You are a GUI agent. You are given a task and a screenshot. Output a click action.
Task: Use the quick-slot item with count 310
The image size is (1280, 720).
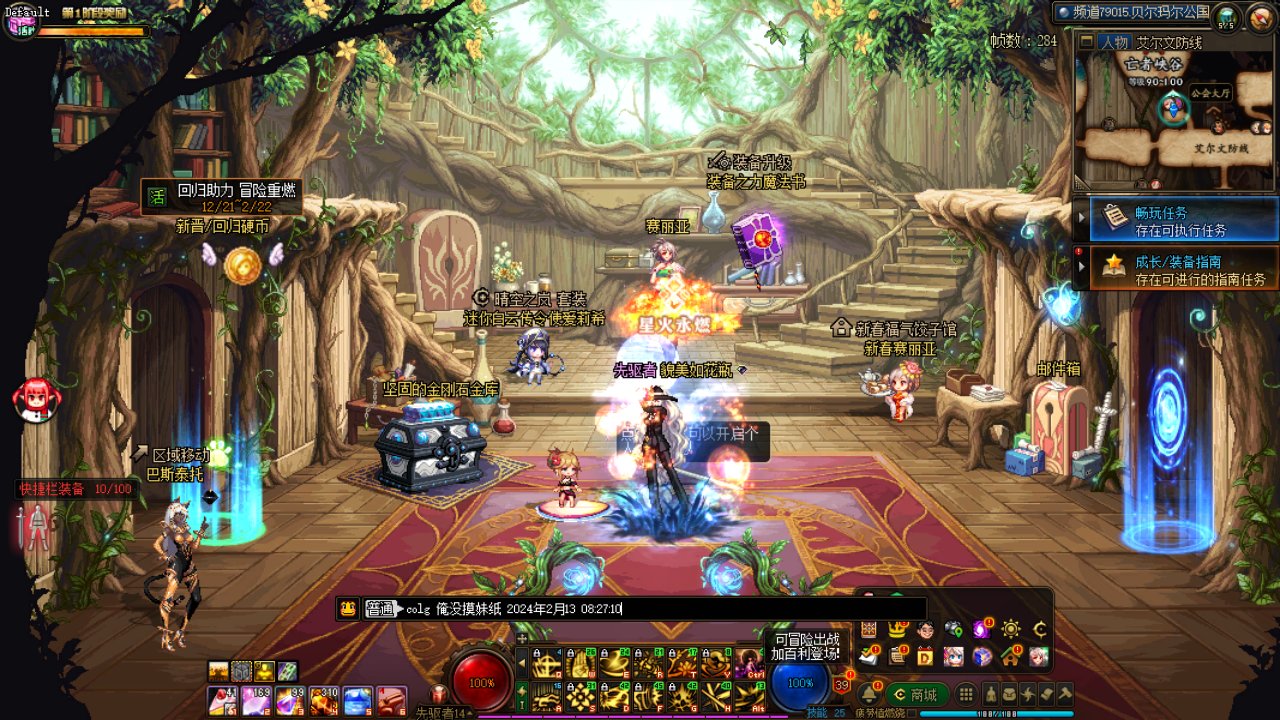tap(324, 700)
